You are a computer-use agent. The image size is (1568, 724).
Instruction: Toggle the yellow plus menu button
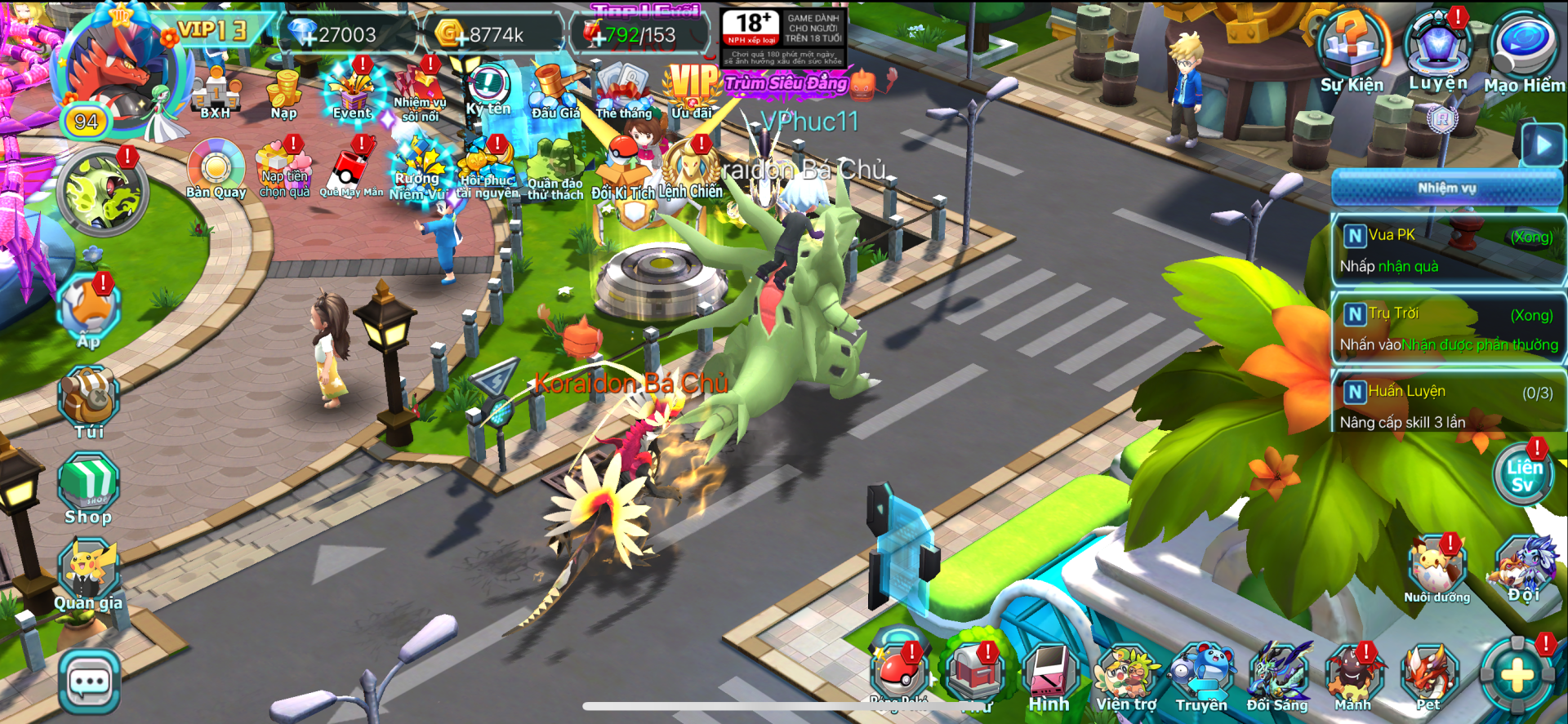click(x=1517, y=676)
